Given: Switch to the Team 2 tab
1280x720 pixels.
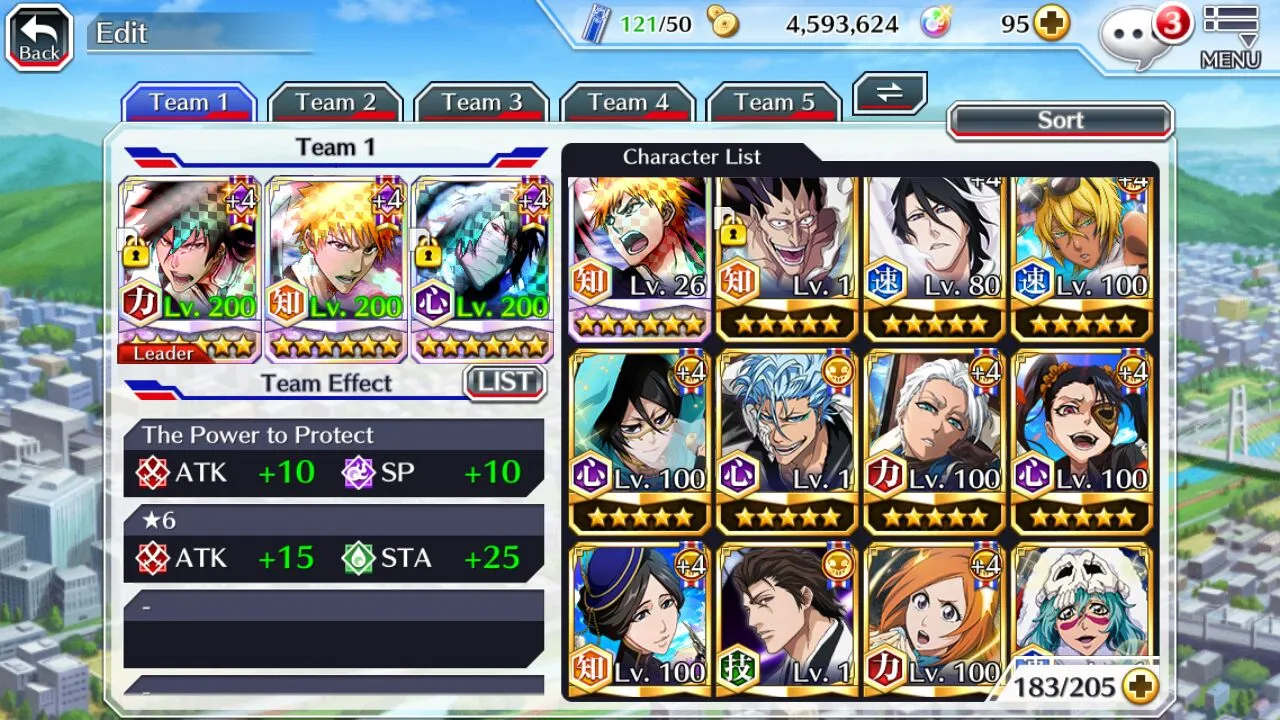Looking at the screenshot, I should [335, 103].
